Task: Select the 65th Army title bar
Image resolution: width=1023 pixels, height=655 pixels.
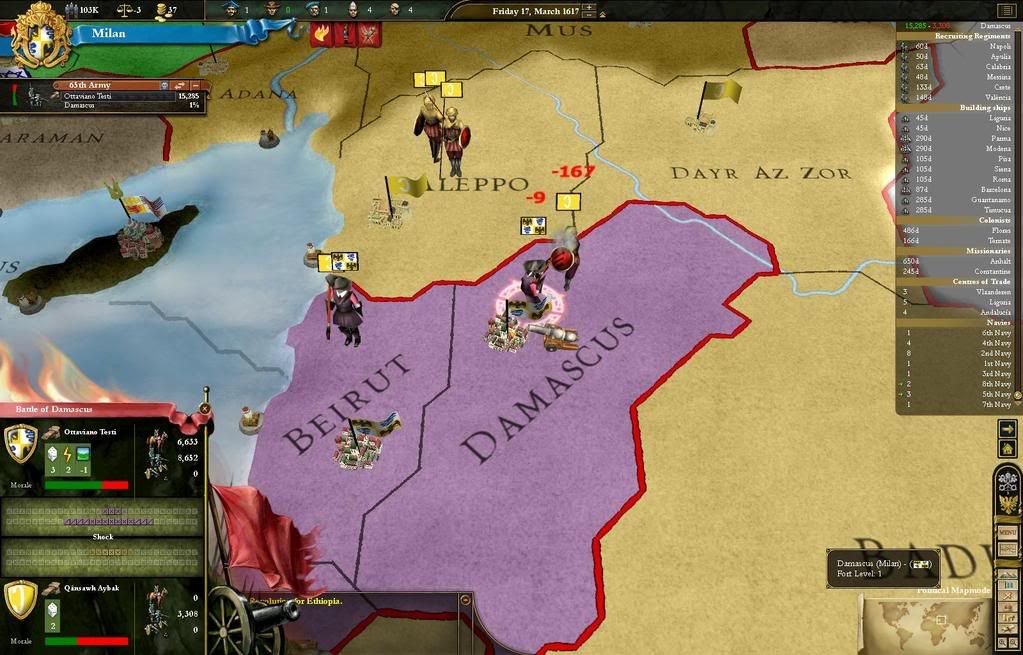Action: coord(112,86)
